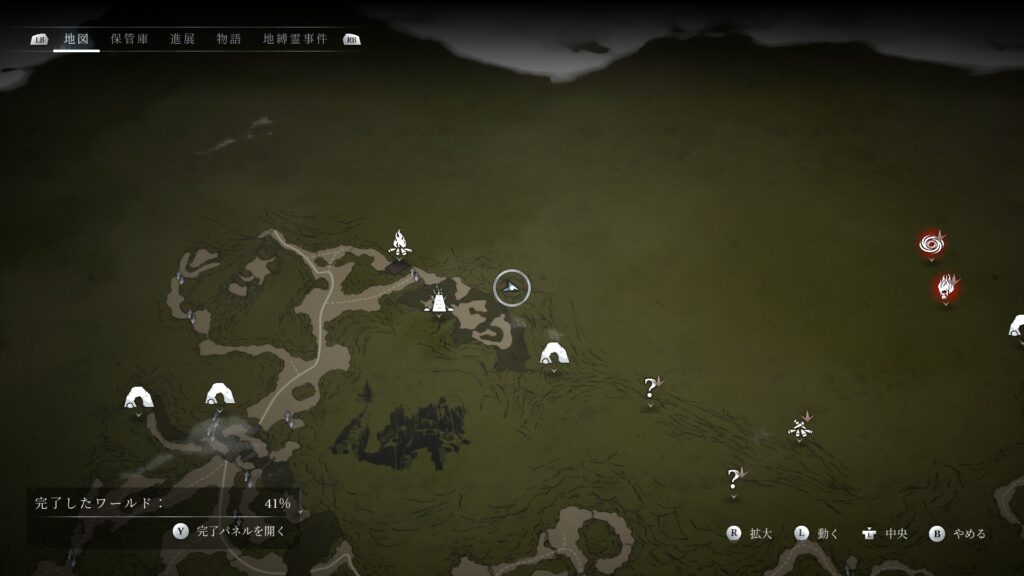This screenshot has height=576, width=1024.
Task: Select the circled player position marker
Action: (x=512, y=289)
